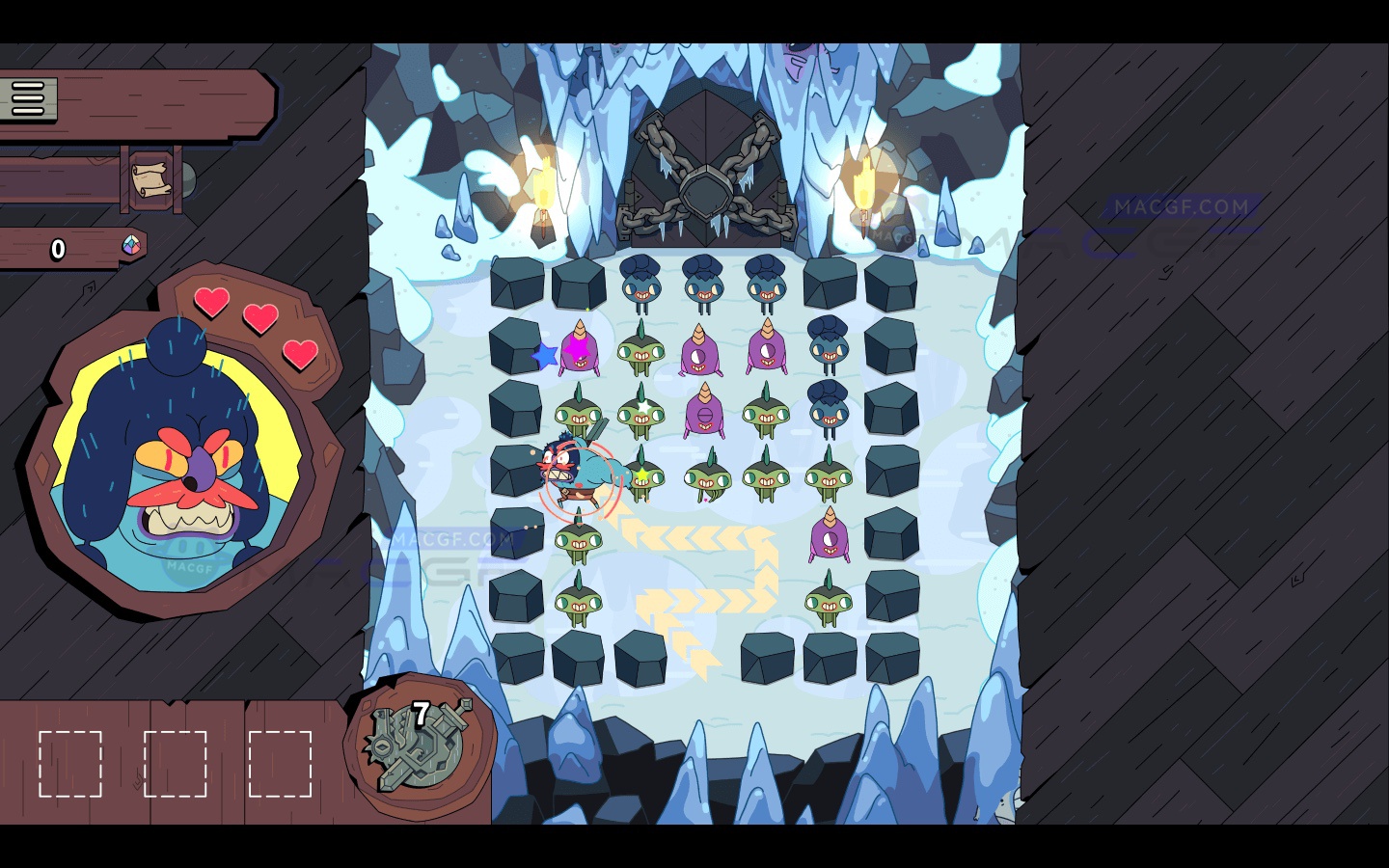This screenshot has width=1389, height=868.
Task: Select the leftmost dashed equipment slot
Action: tap(69, 765)
